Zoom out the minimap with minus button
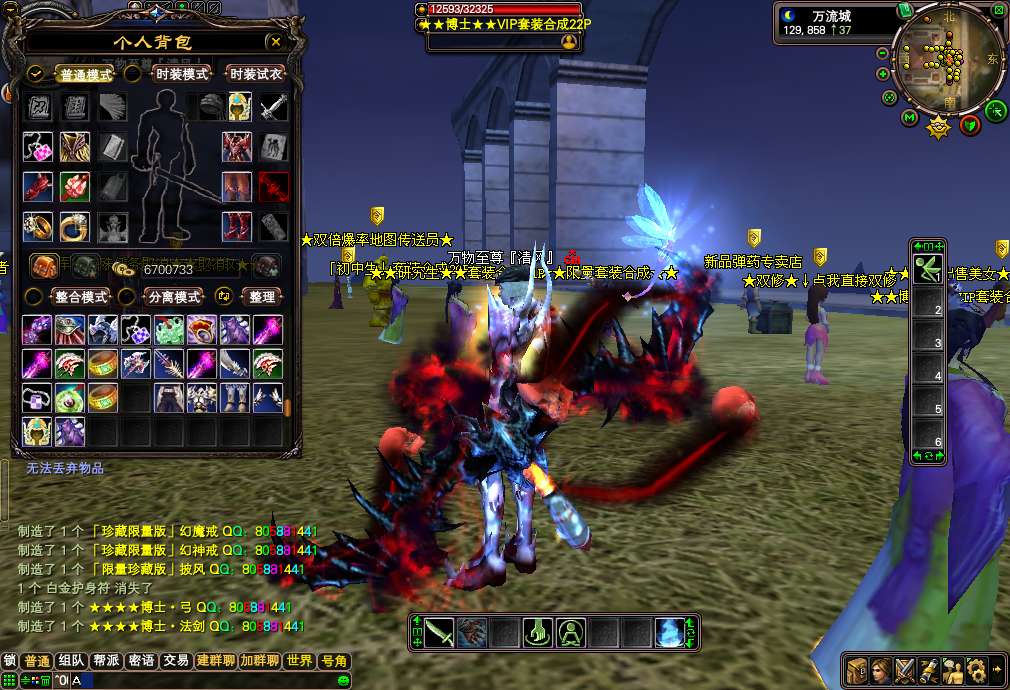 click(882, 54)
